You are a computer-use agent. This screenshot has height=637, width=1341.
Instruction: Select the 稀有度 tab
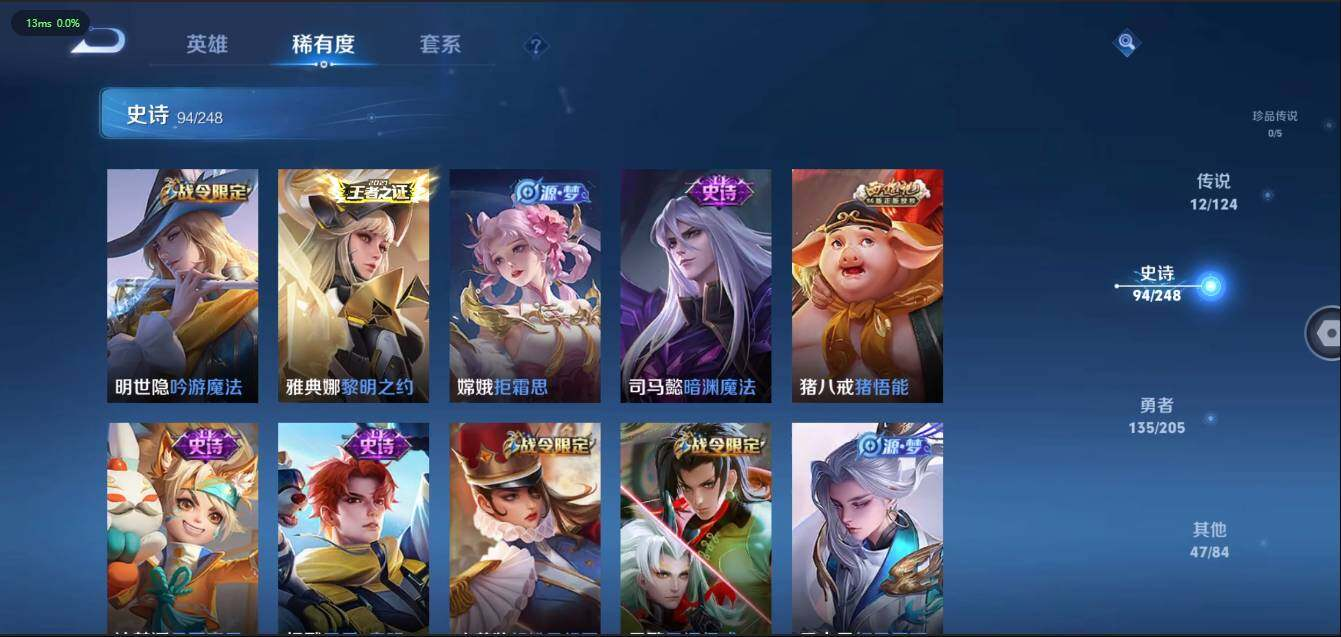coord(323,45)
